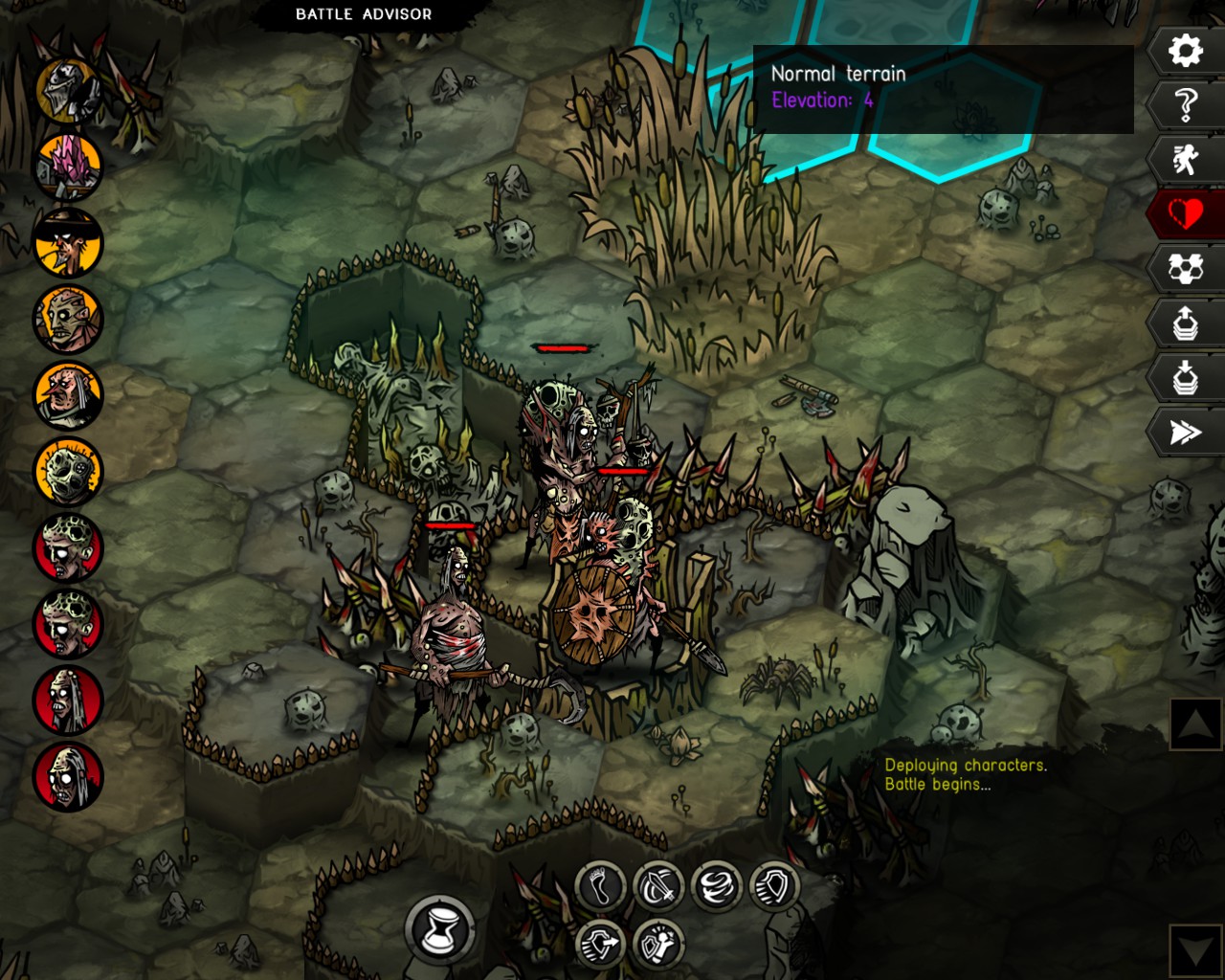Select the shield bash arrow ability

601,944
